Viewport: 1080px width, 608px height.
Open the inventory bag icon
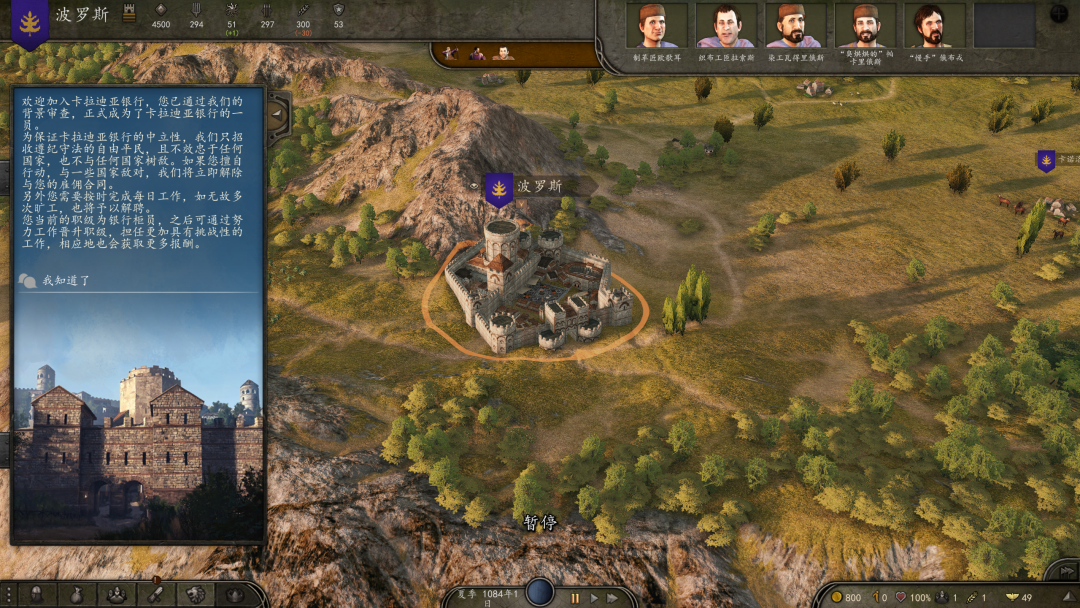tap(76, 595)
